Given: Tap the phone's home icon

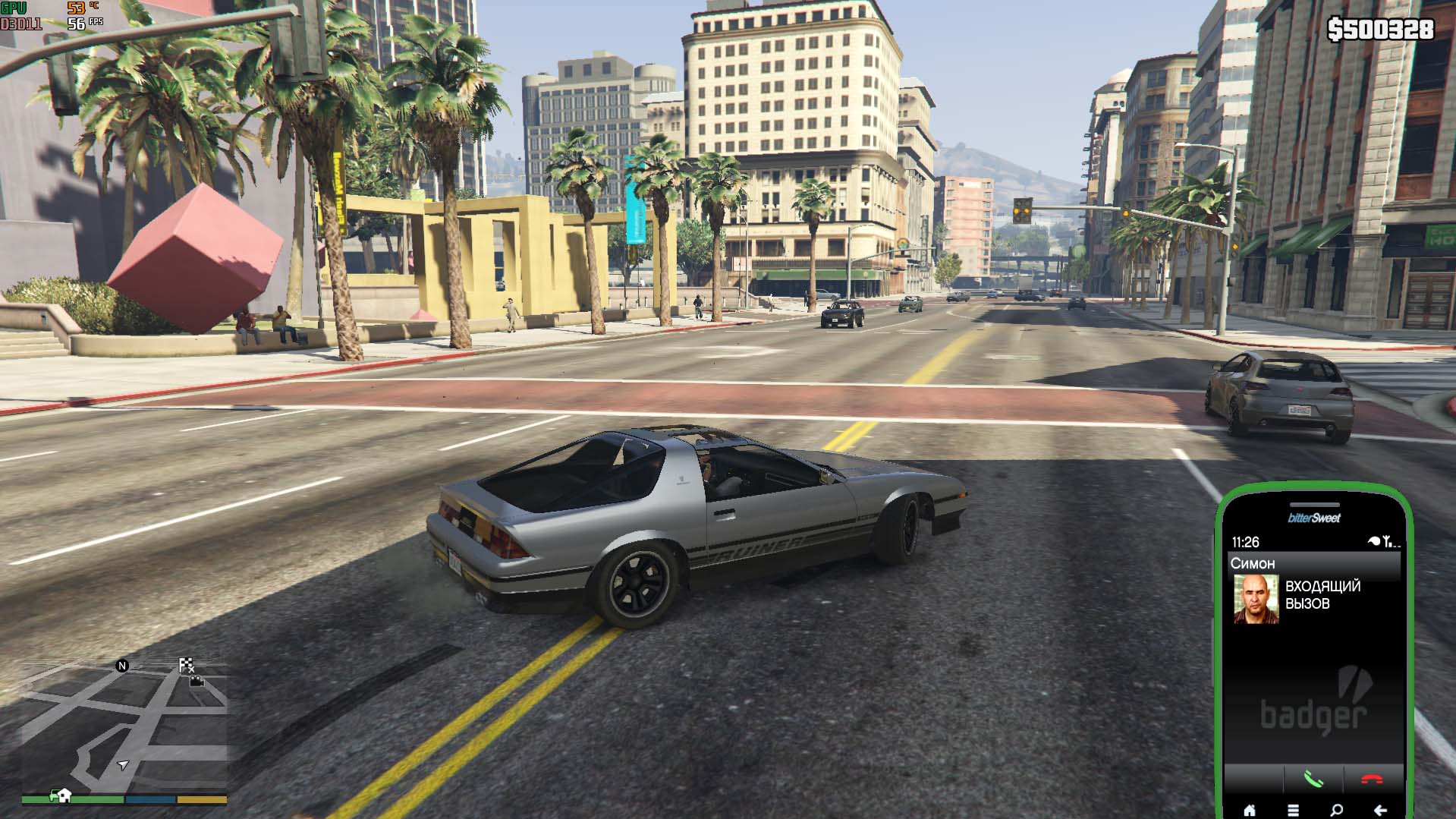Looking at the screenshot, I should (1249, 810).
